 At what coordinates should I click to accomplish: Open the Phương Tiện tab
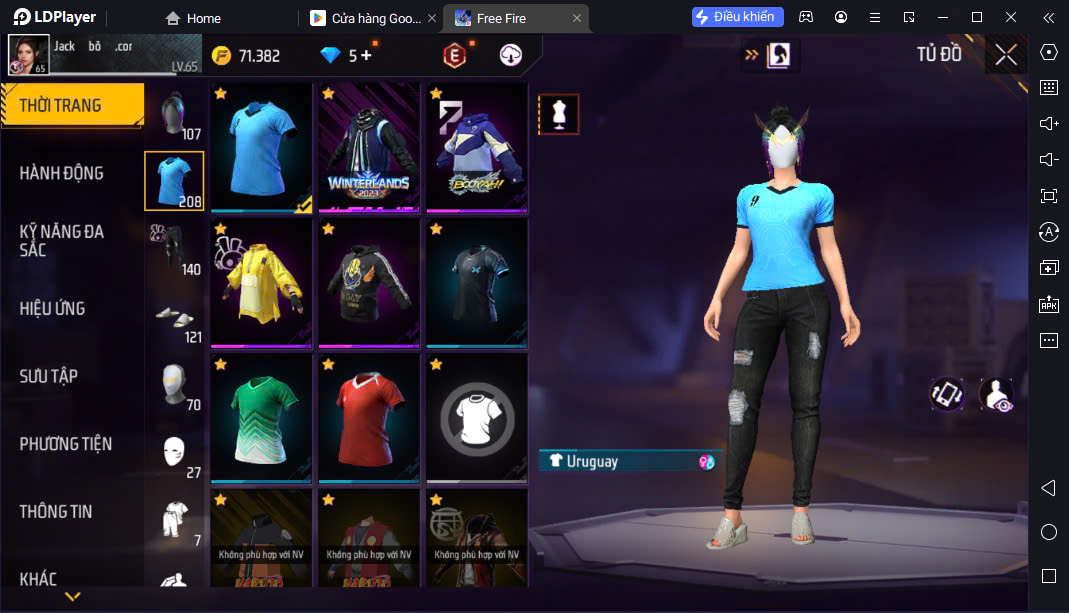coord(65,443)
